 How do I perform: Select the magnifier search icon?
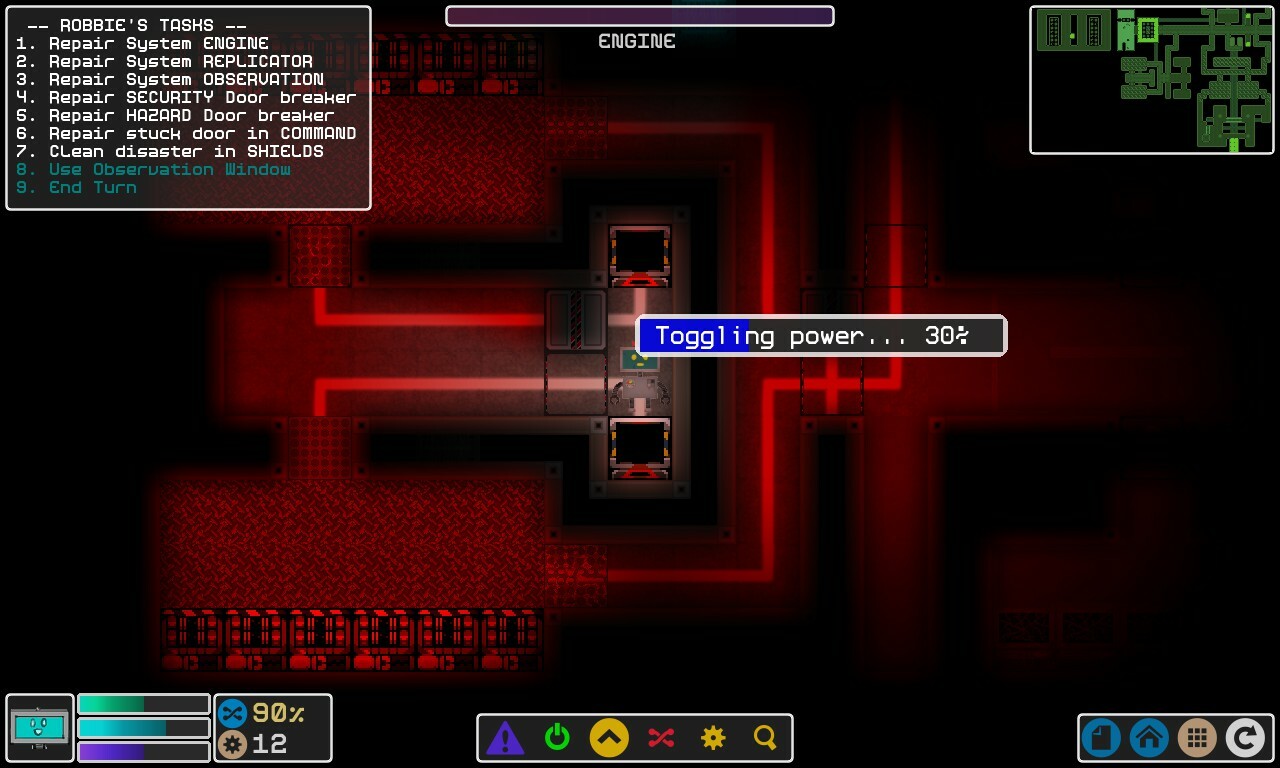click(765, 737)
